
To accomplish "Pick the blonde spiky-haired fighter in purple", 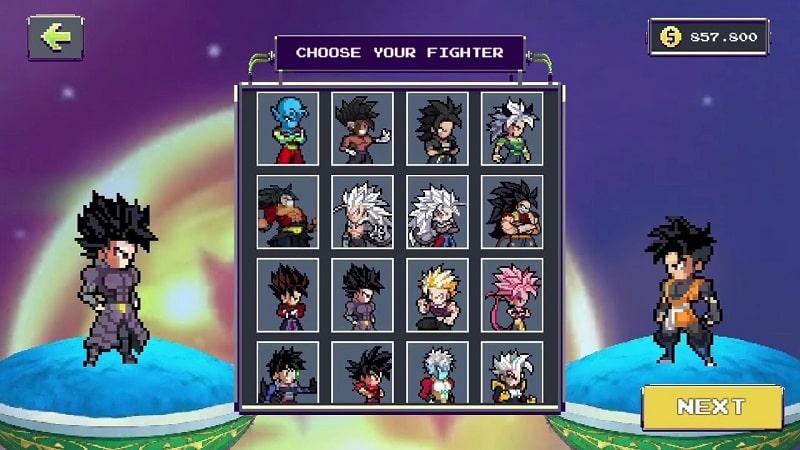I will 437,295.
